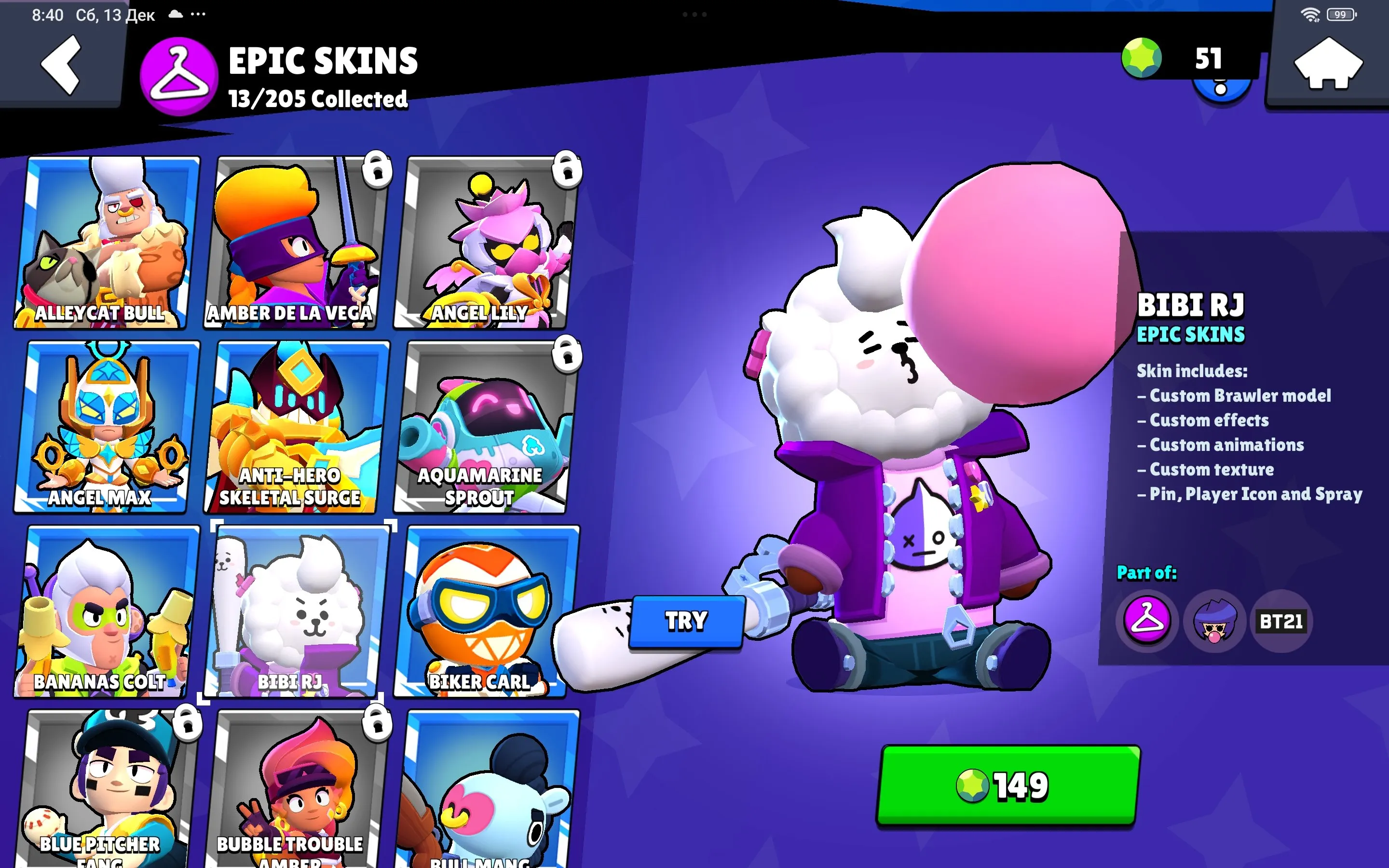Tap the hanger icon in Part of section
Screen dimensions: 1389x868
click(x=1147, y=621)
